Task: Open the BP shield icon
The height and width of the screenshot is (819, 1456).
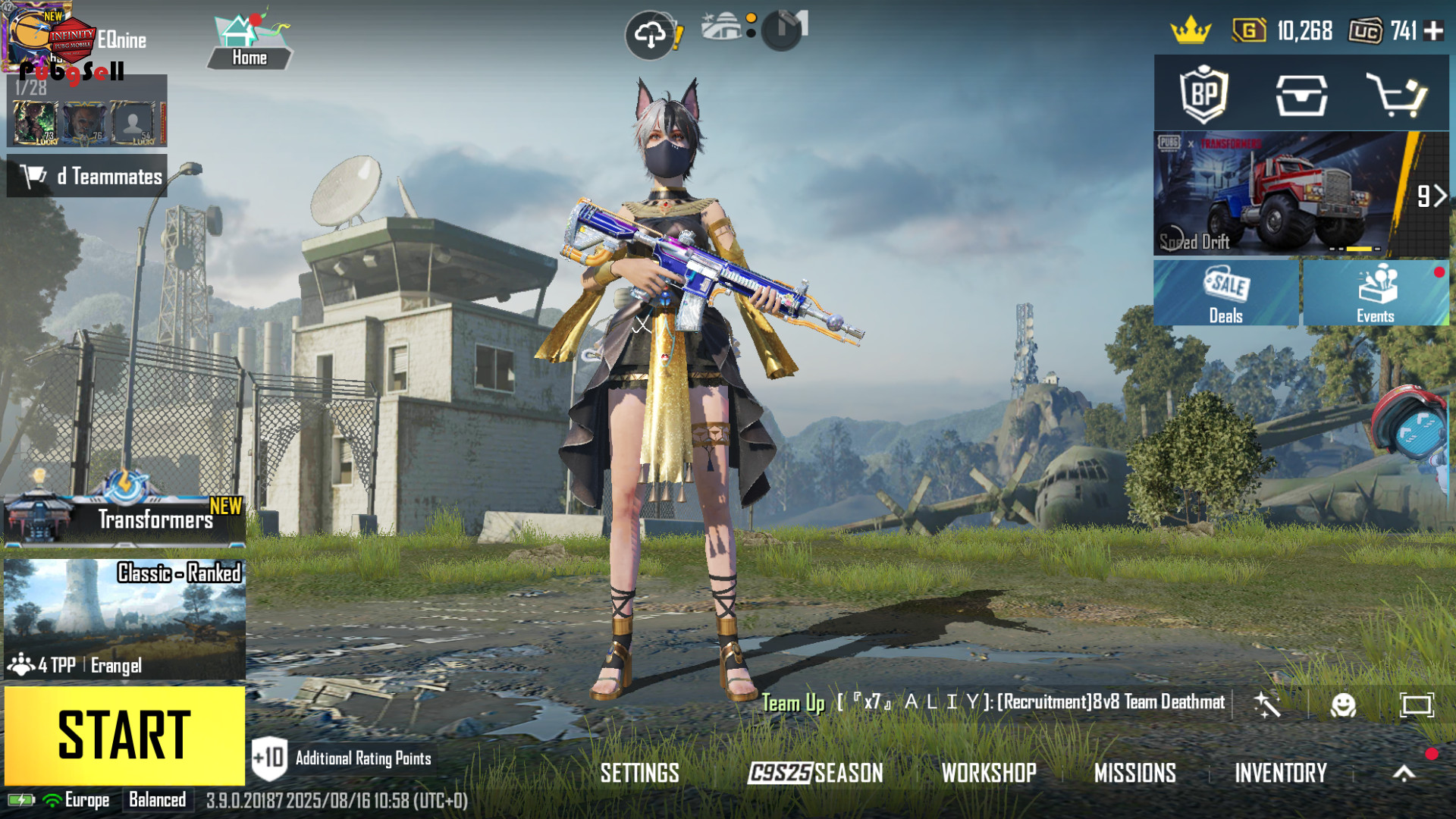Action: click(x=1203, y=95)
